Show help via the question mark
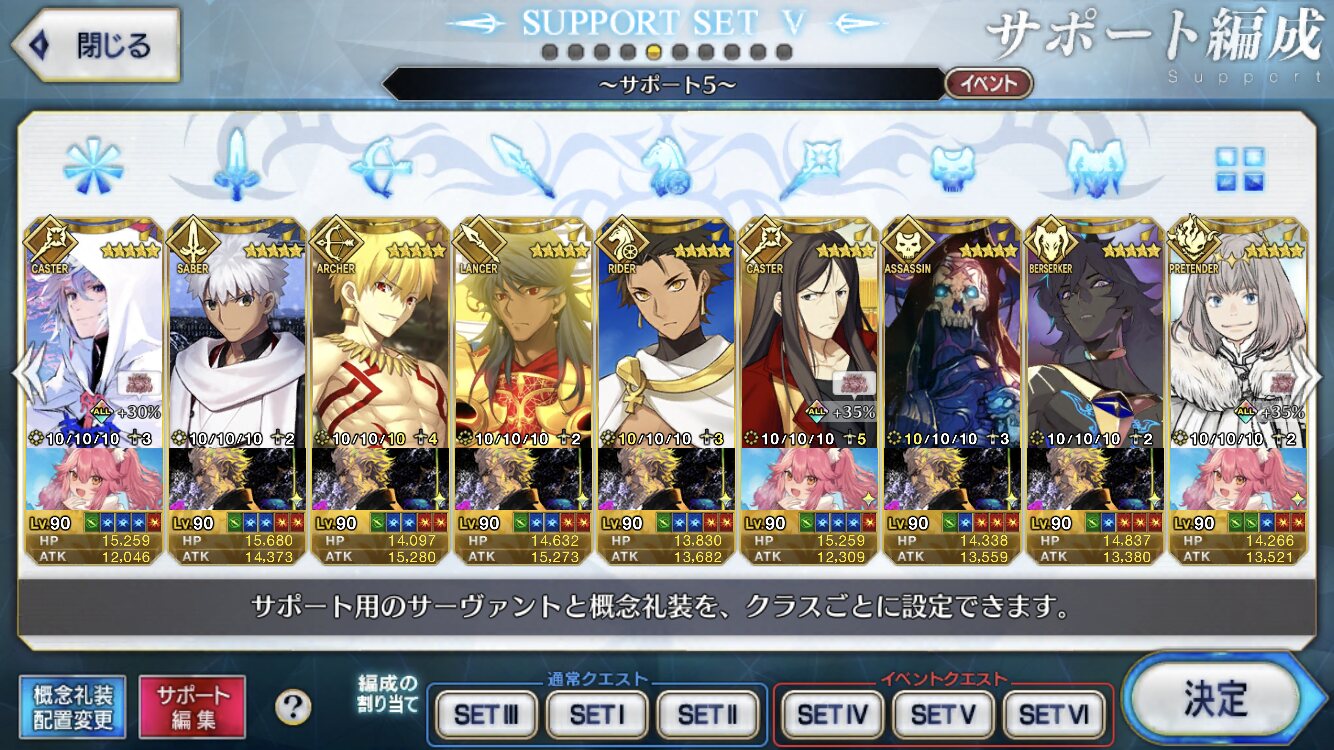 (292, 707)
